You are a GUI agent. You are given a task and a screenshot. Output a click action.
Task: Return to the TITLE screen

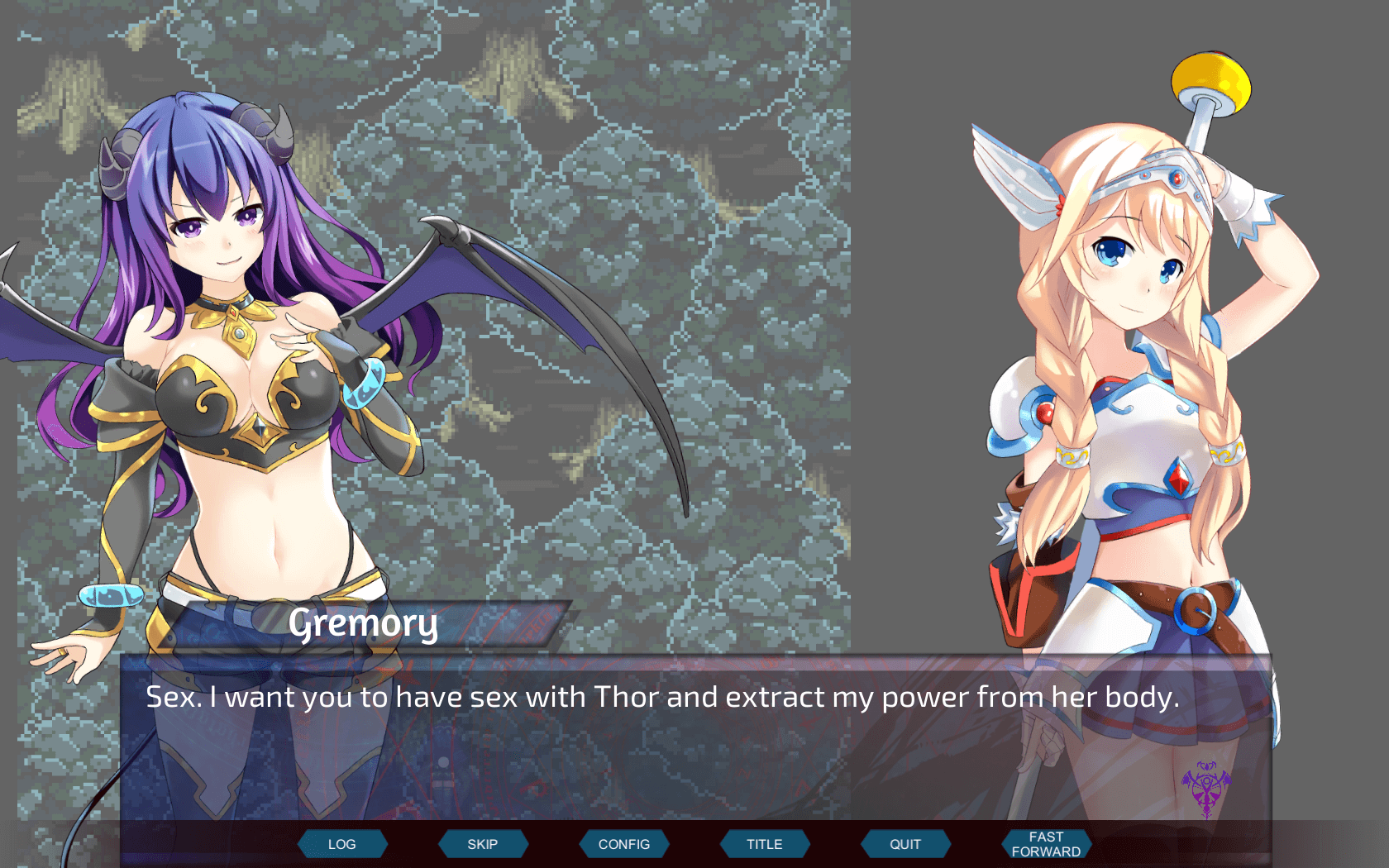point(765,844)
